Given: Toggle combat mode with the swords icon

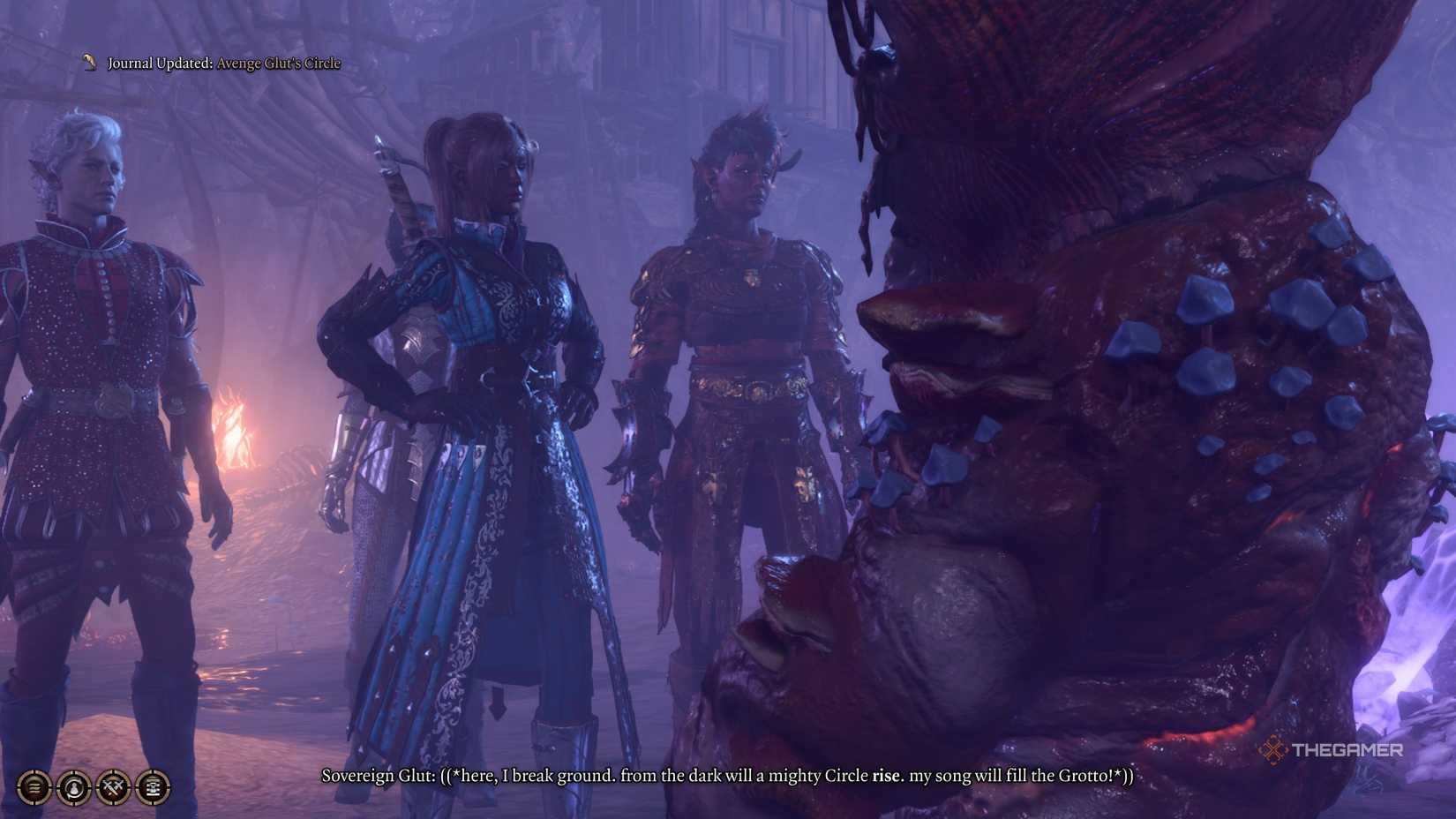Looking at the screenshot, I should [x=113, y=787].
